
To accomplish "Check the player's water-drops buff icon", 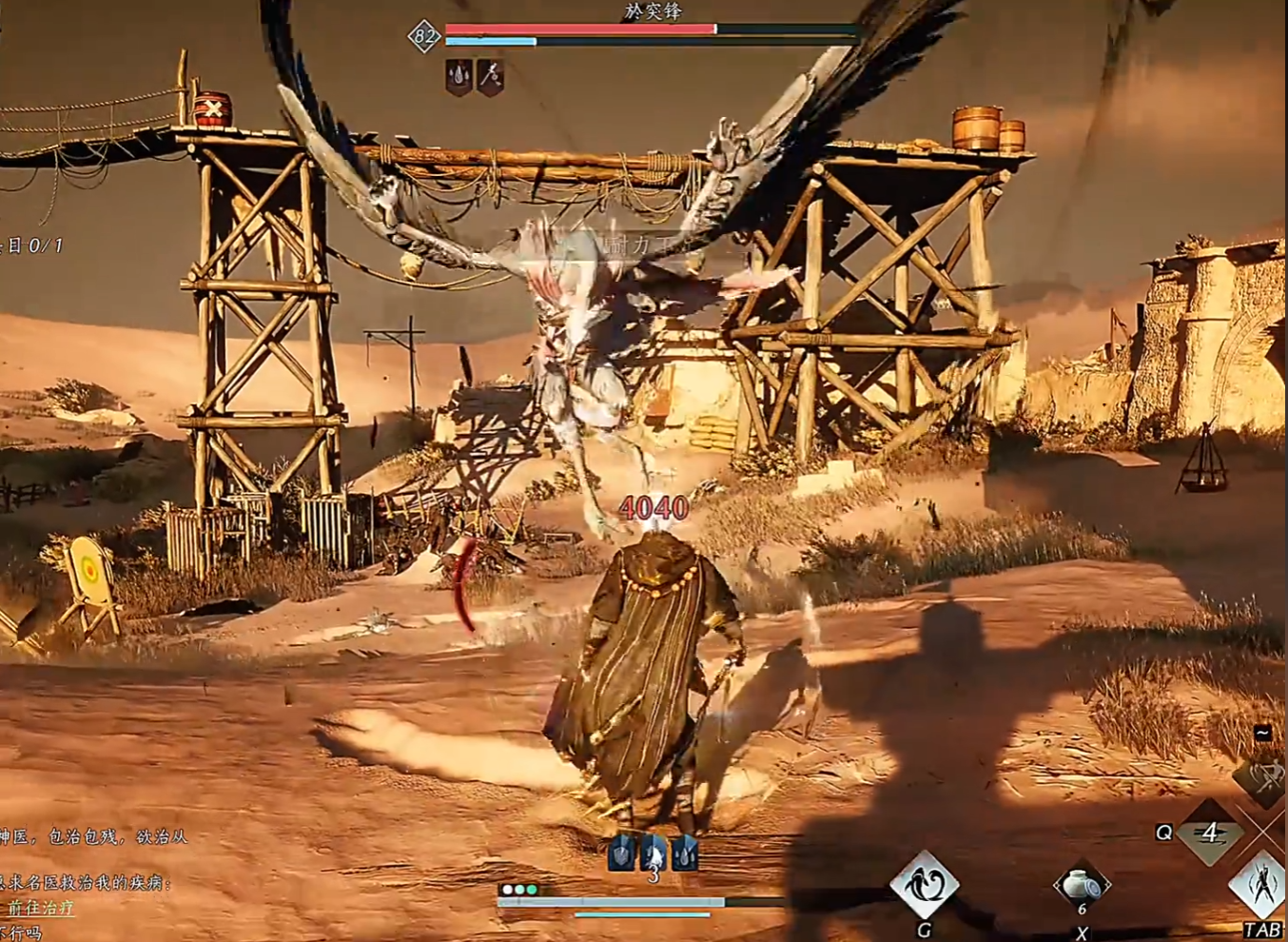I will coord(684,853).
